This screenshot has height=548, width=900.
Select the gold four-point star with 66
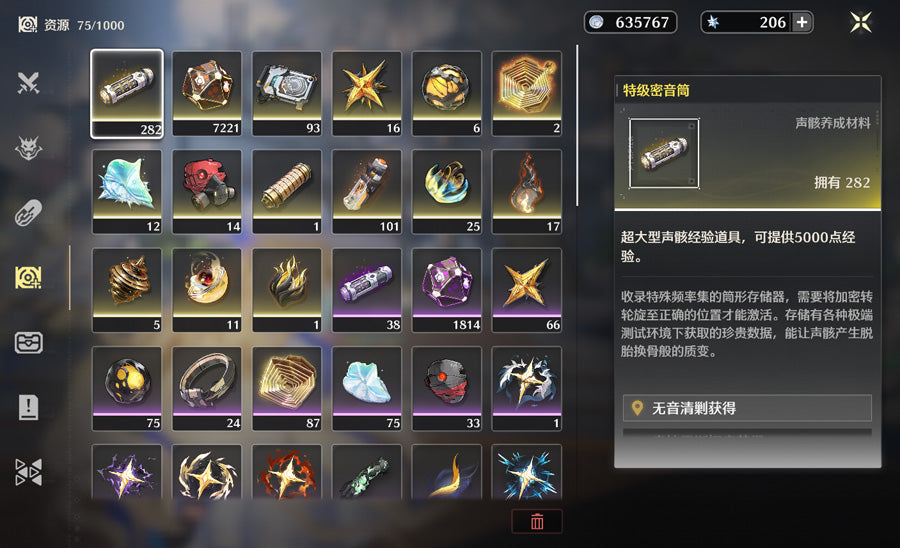coord(527,288)
